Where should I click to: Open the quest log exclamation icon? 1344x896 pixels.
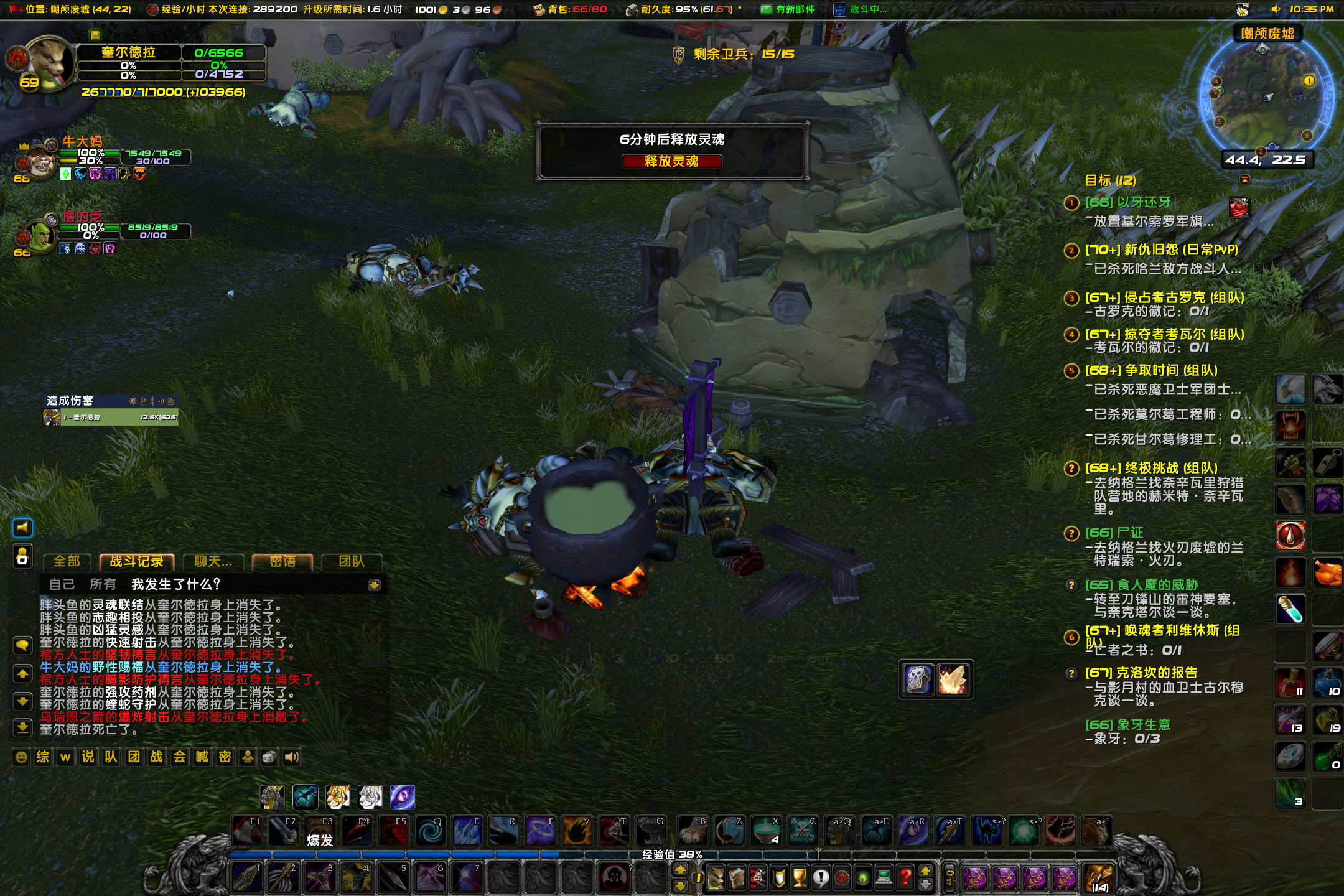click(820, 879)
